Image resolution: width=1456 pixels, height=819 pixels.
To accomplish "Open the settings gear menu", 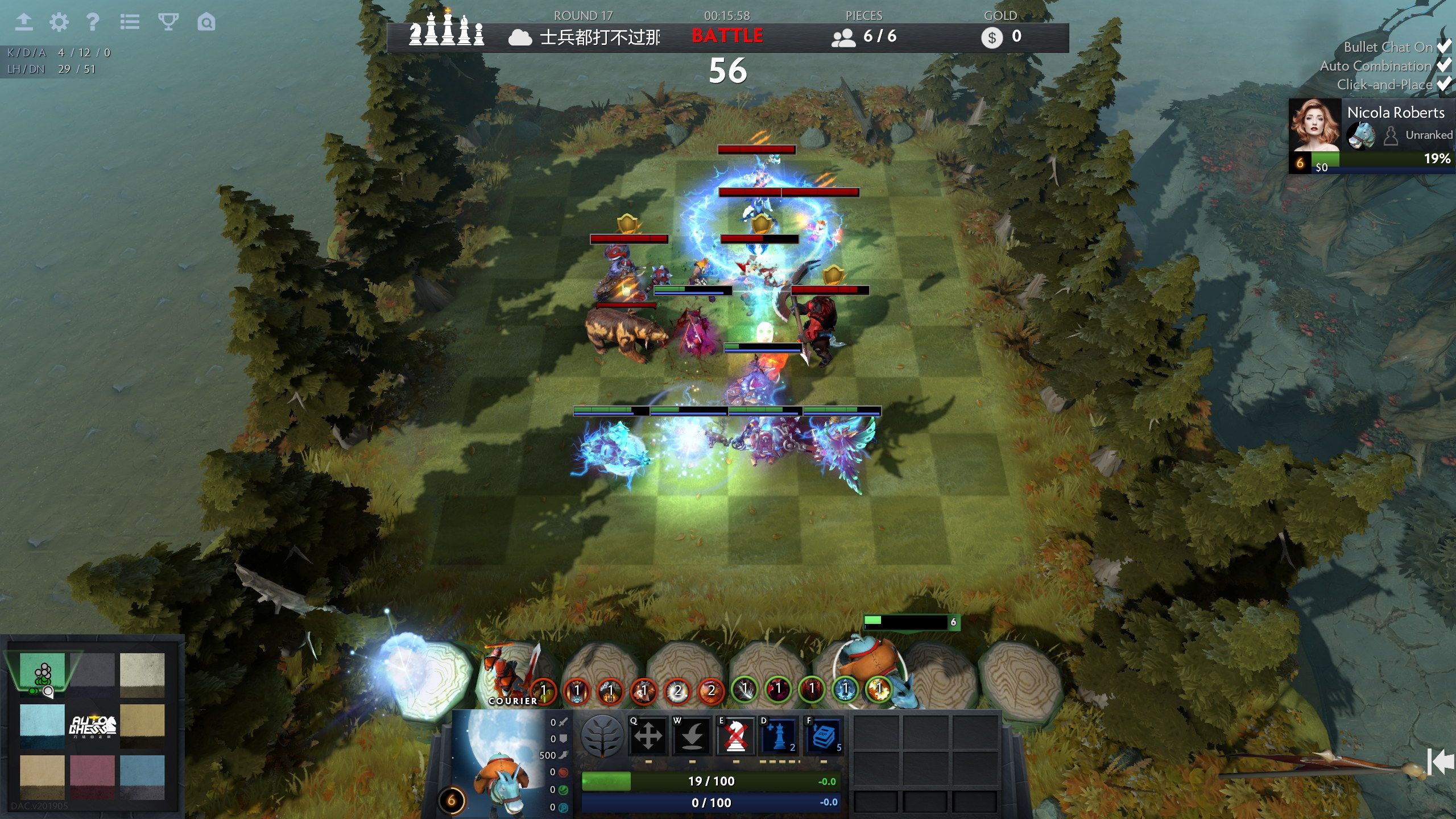I will tap(59, 23).
